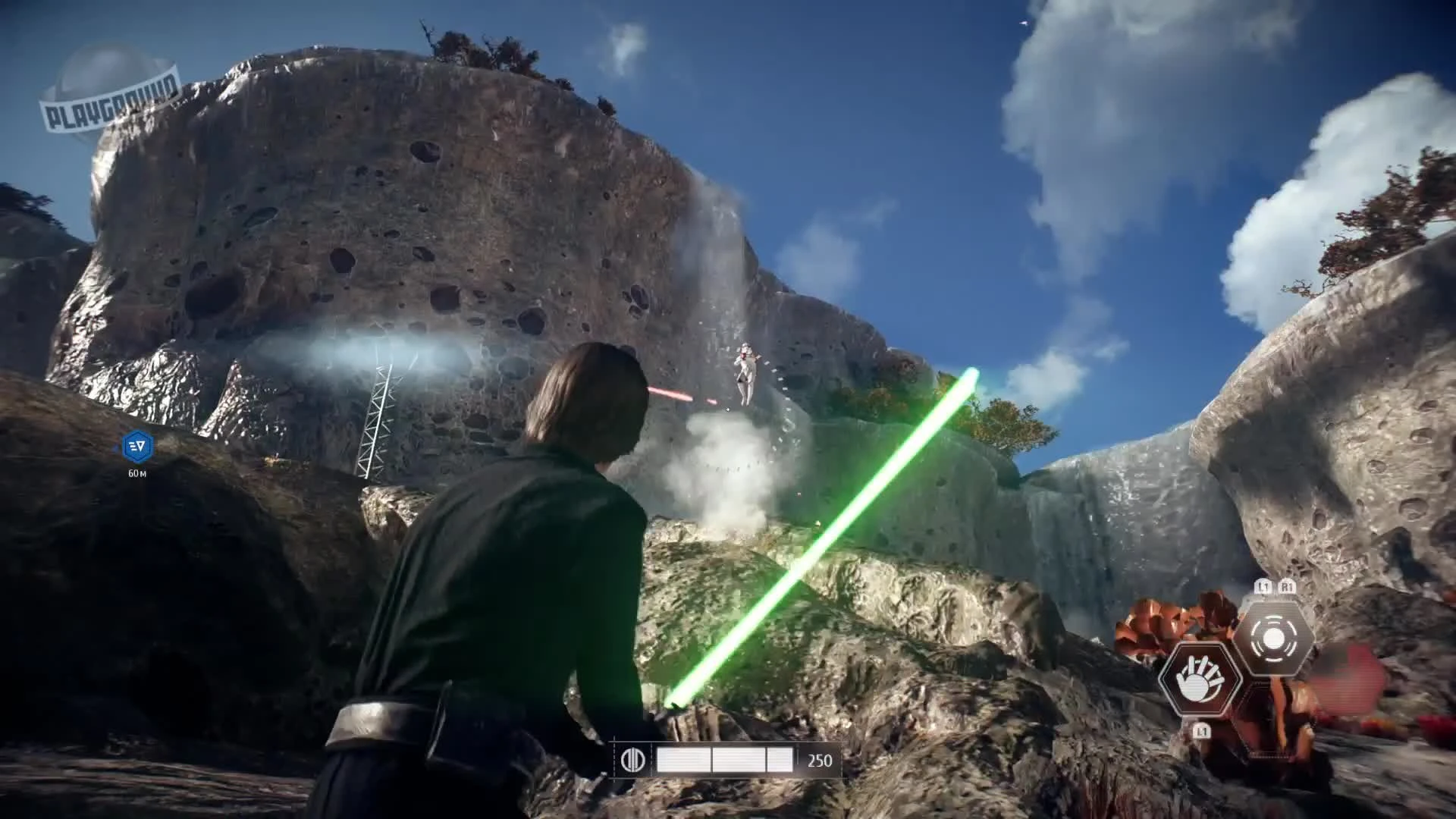The image size is (1456, 819).
Task: Activate the detonator ability icon
Action: 1275,636
